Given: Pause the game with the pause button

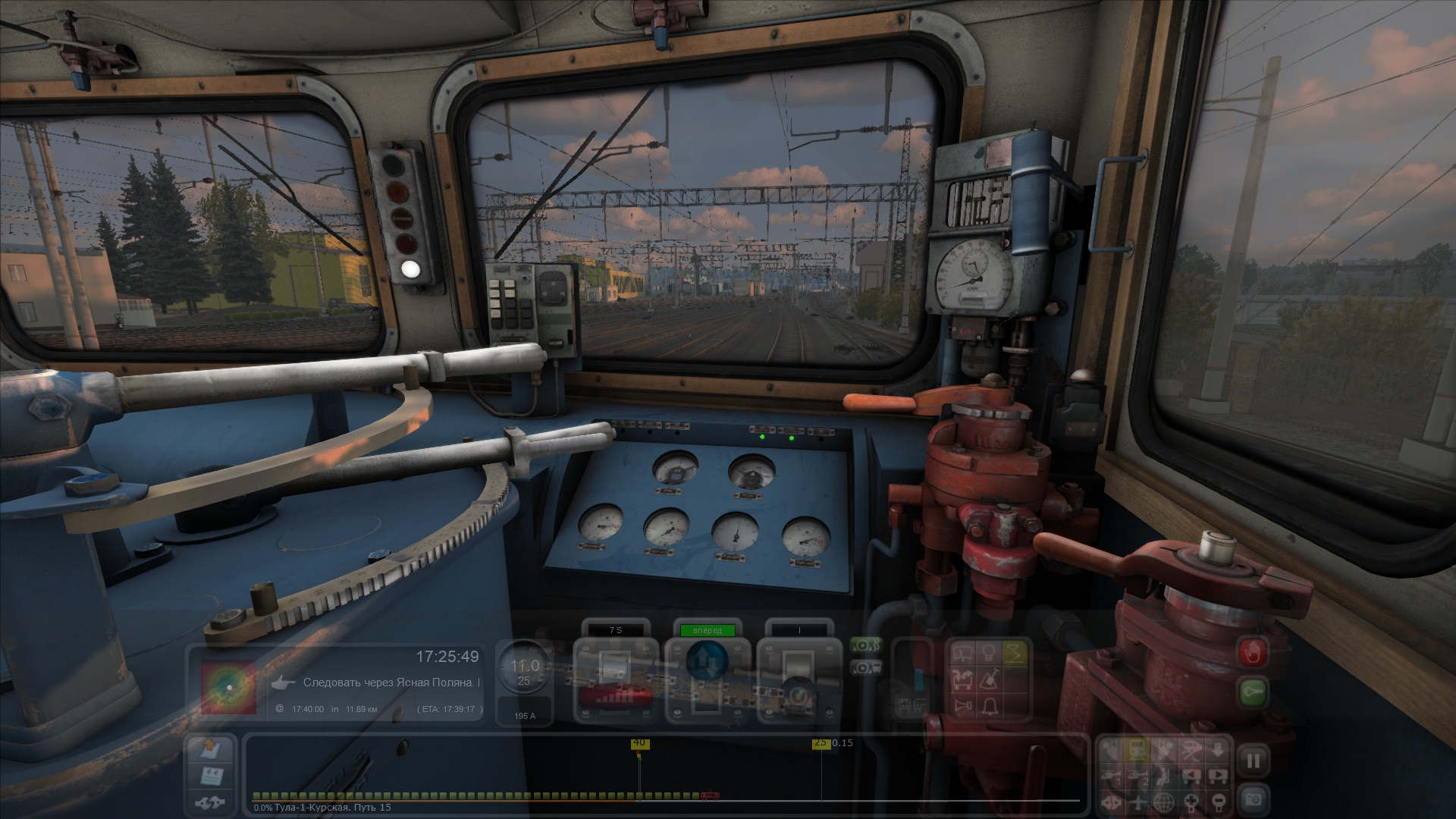Looking at the screenshot, I should (1253, 761).
